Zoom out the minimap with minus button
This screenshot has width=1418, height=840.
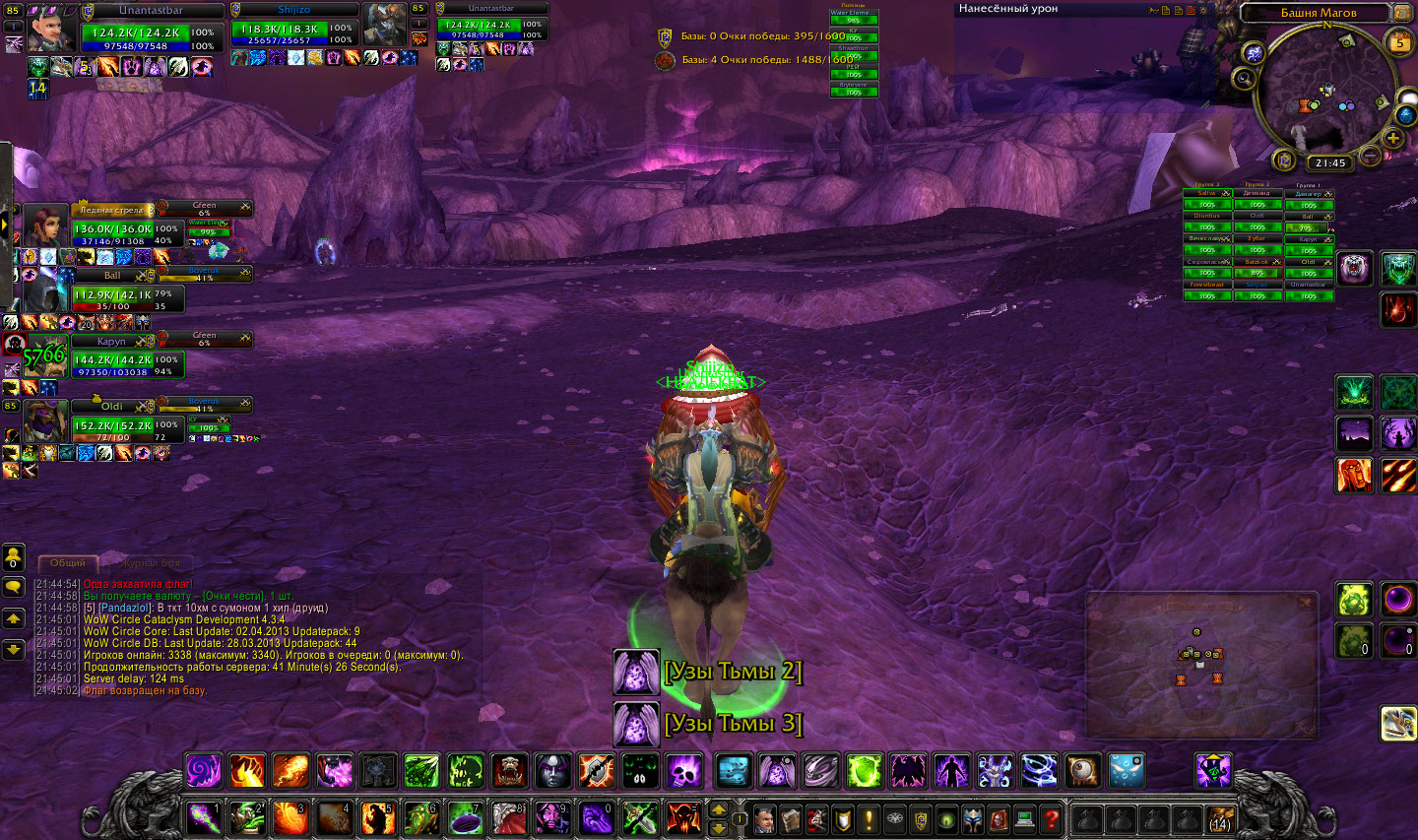(1370, 156)
